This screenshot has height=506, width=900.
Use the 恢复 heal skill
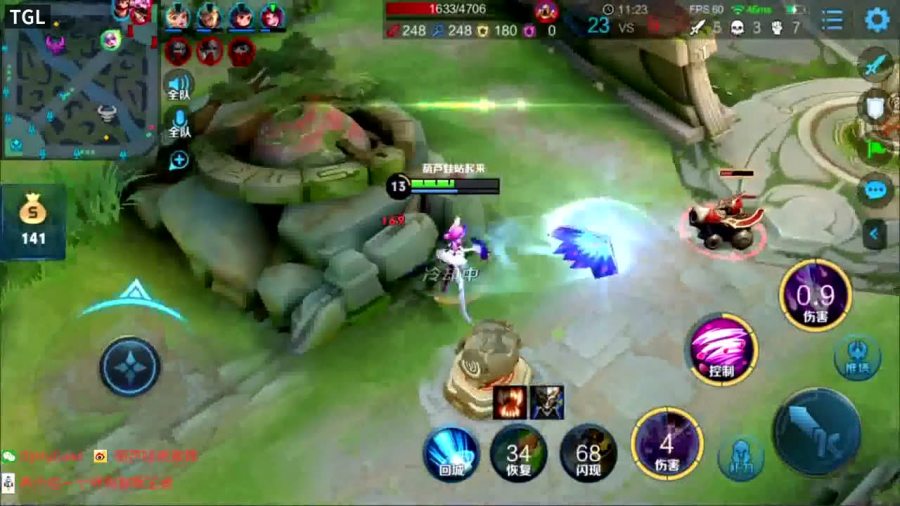coord(519,452)
